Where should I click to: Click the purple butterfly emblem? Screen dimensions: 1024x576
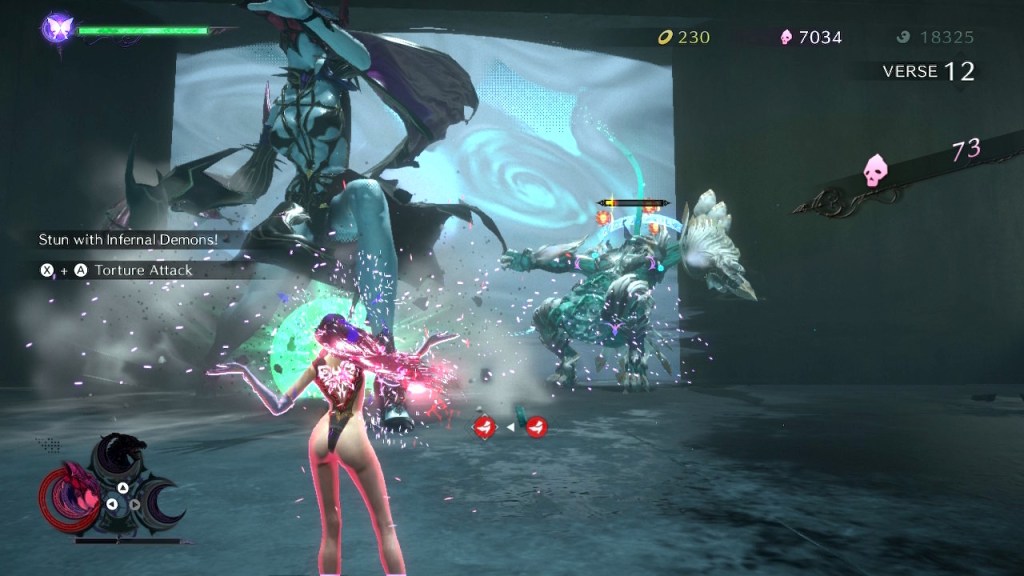click(x=57, y=27)
